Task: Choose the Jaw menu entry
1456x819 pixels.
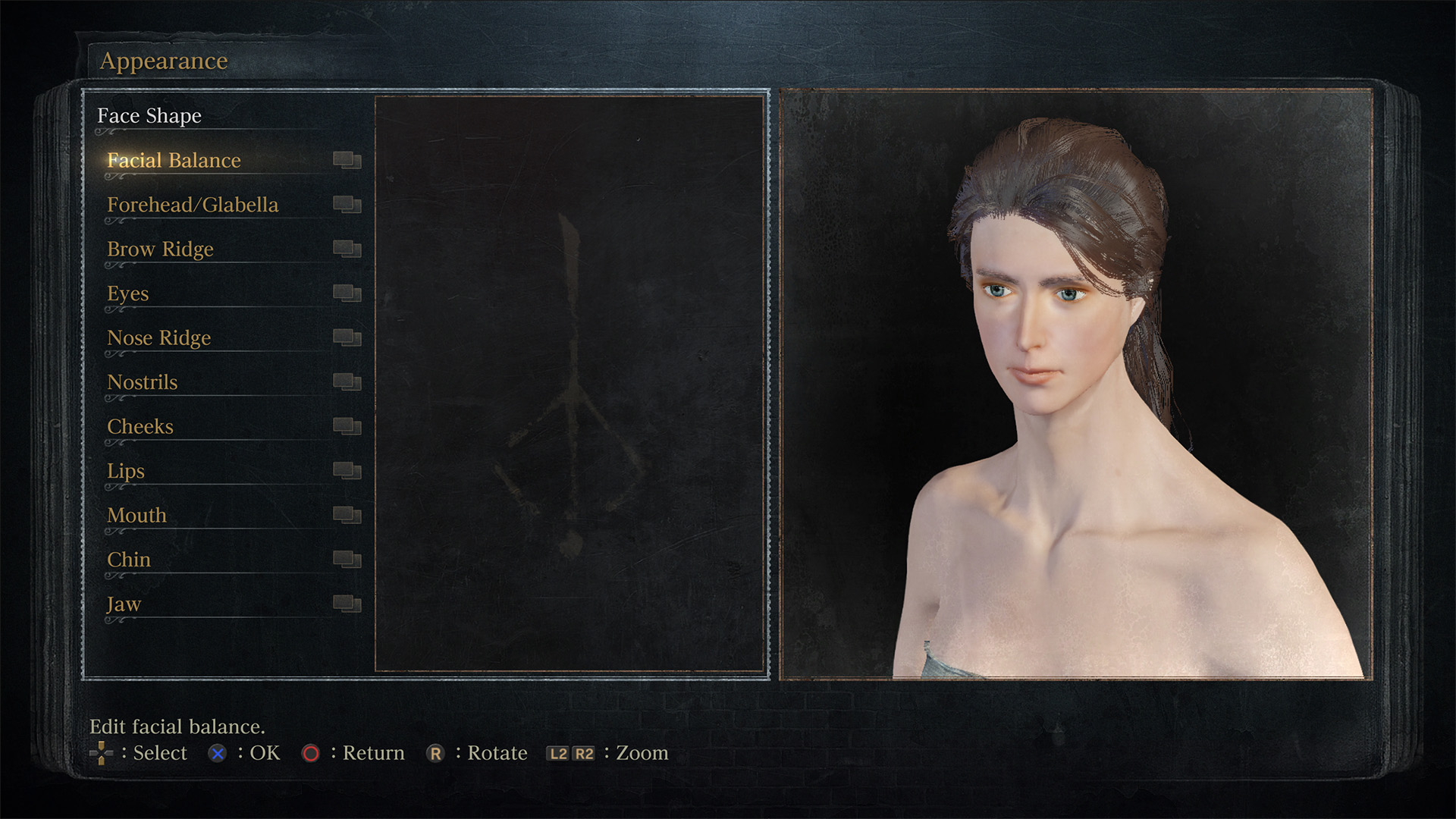Action: tap(124, 604)
